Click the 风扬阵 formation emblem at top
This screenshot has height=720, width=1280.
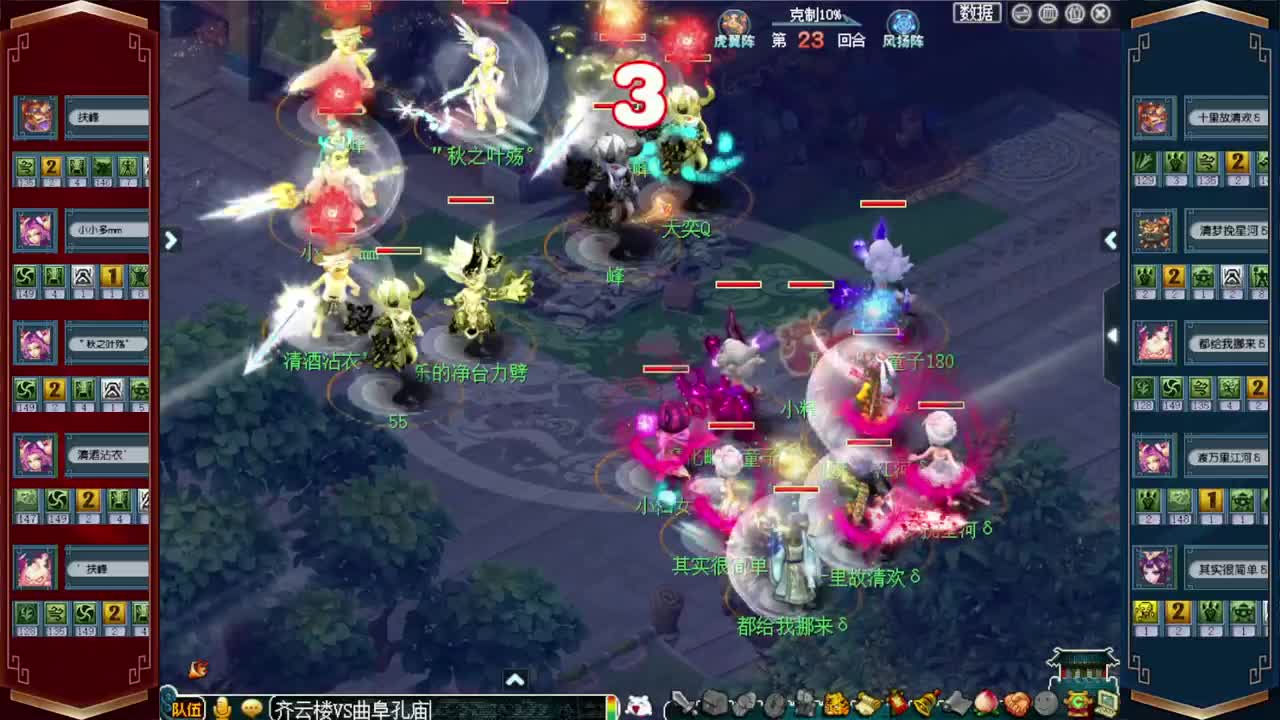(902, 23)
